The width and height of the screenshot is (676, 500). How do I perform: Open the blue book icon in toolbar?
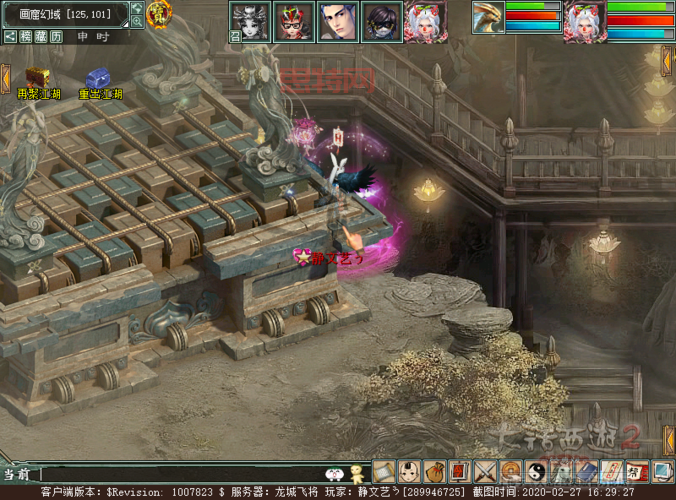pos(588,471)
